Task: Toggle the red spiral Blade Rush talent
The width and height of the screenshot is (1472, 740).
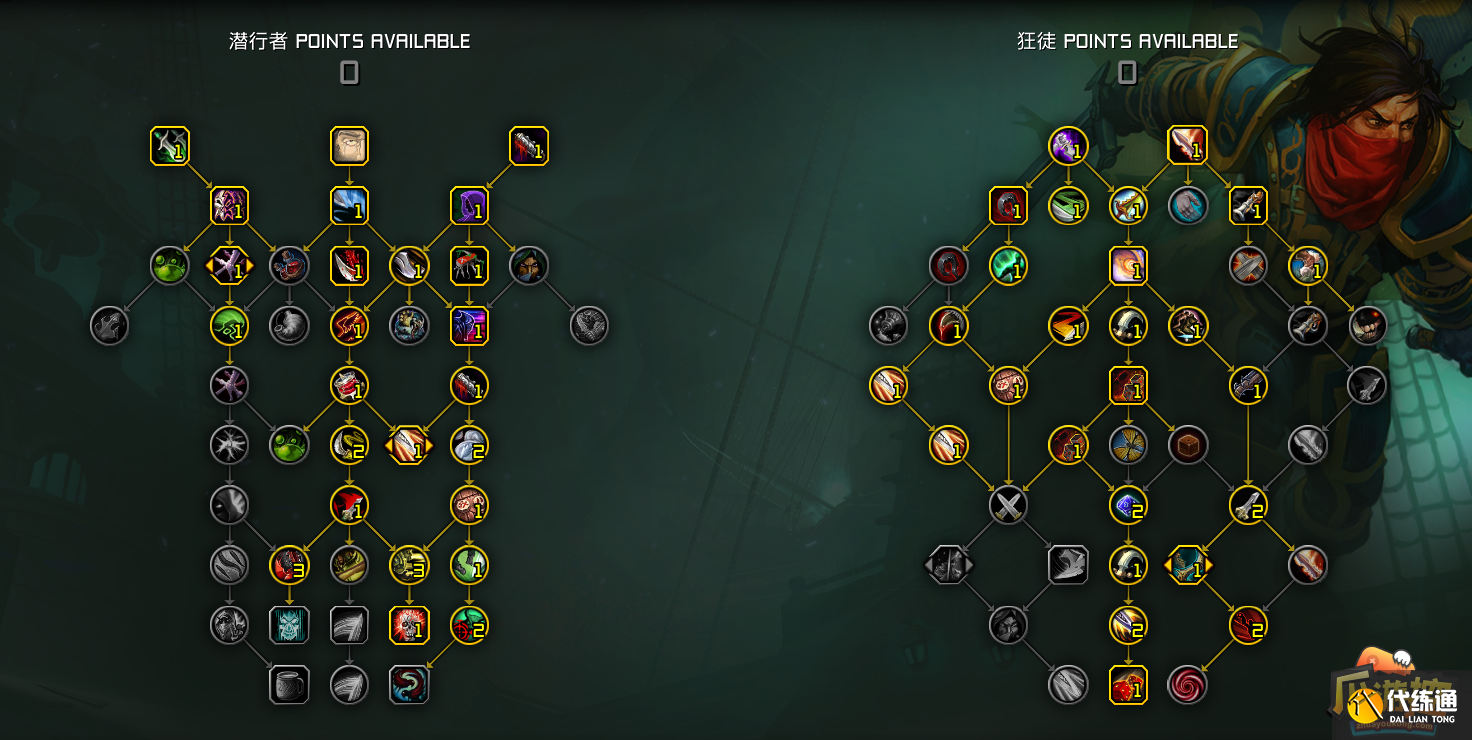Action: pos(1186,687)
